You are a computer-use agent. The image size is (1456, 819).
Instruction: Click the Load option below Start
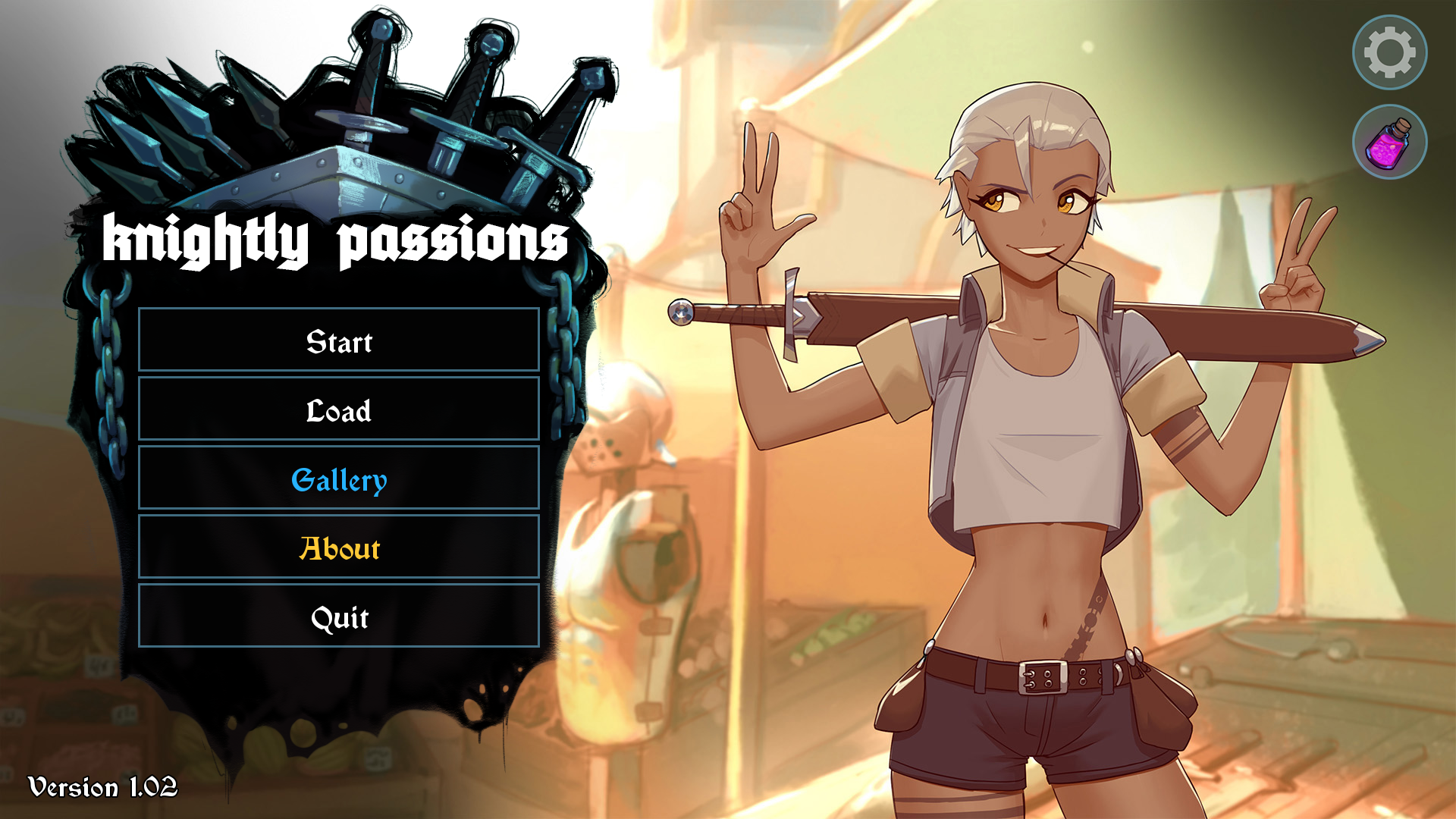[338, 410]
